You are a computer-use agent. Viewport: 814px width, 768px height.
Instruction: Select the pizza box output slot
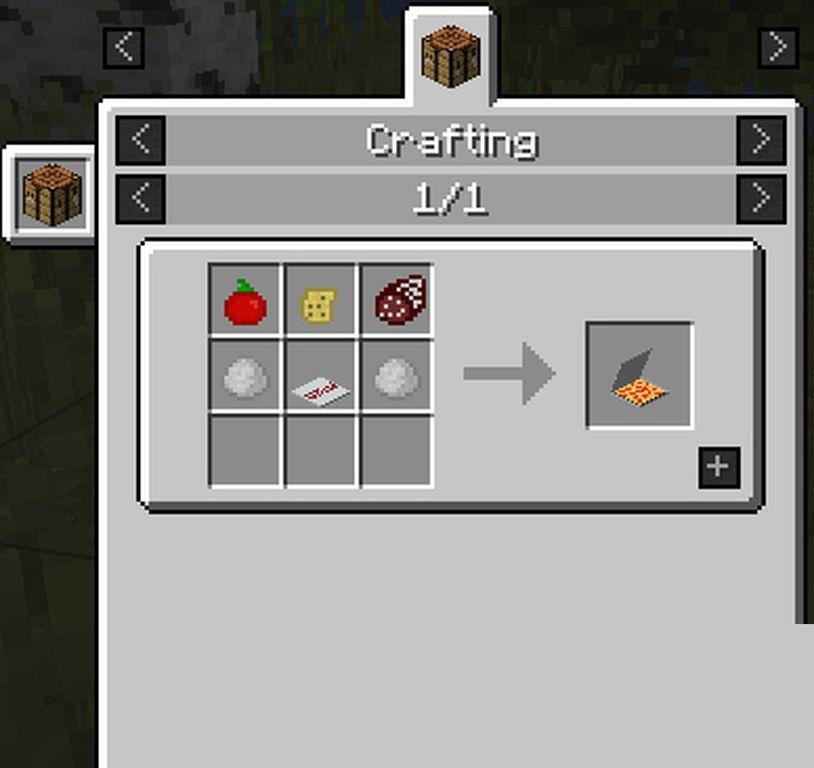coord(639,375)
